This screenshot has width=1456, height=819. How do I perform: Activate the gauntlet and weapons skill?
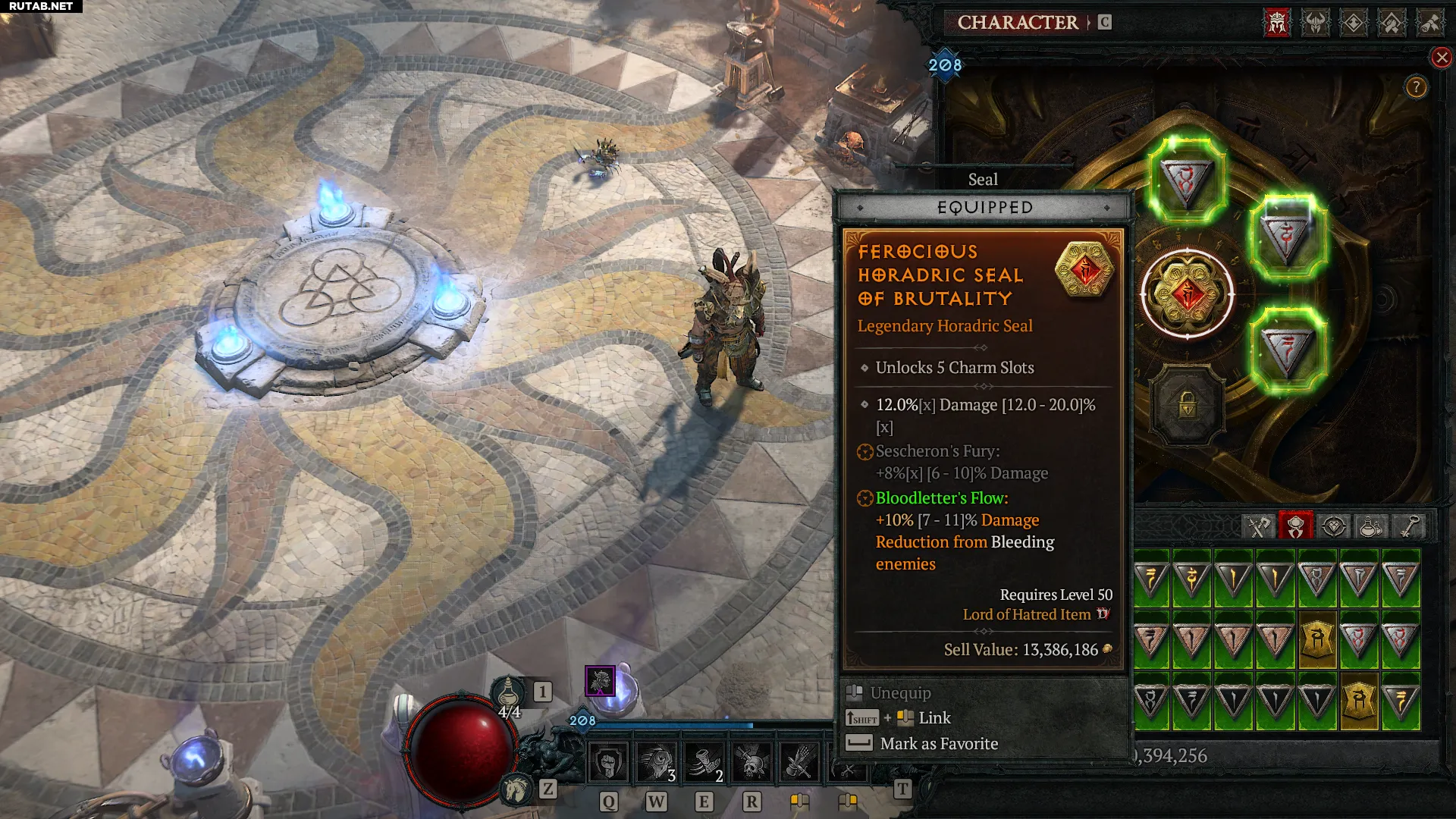tap(799, 762)
